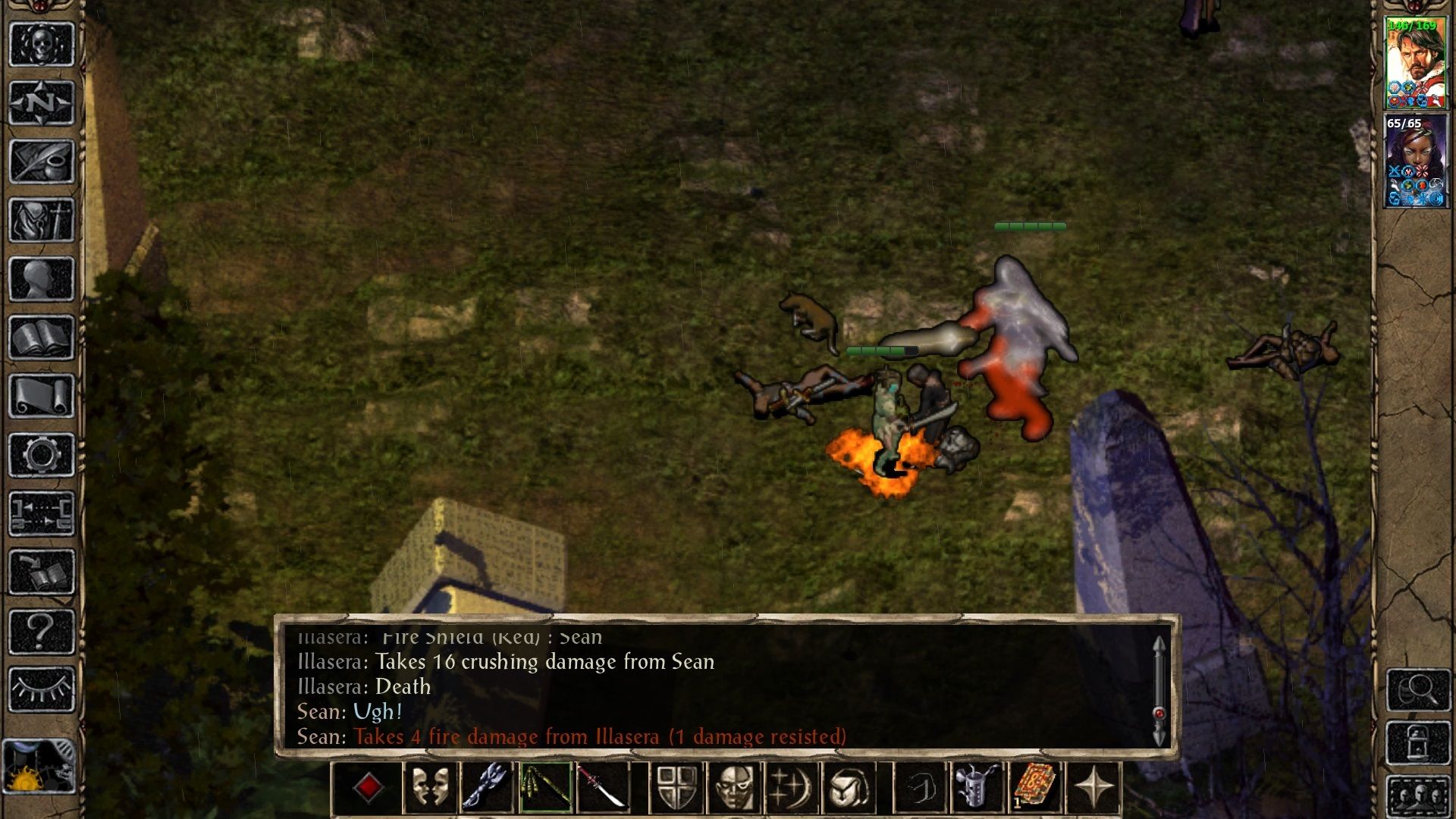Activate the four-pointed star special abilities button
Viewport: 1456px width, 819px height.
click(x=1093, y=787)
